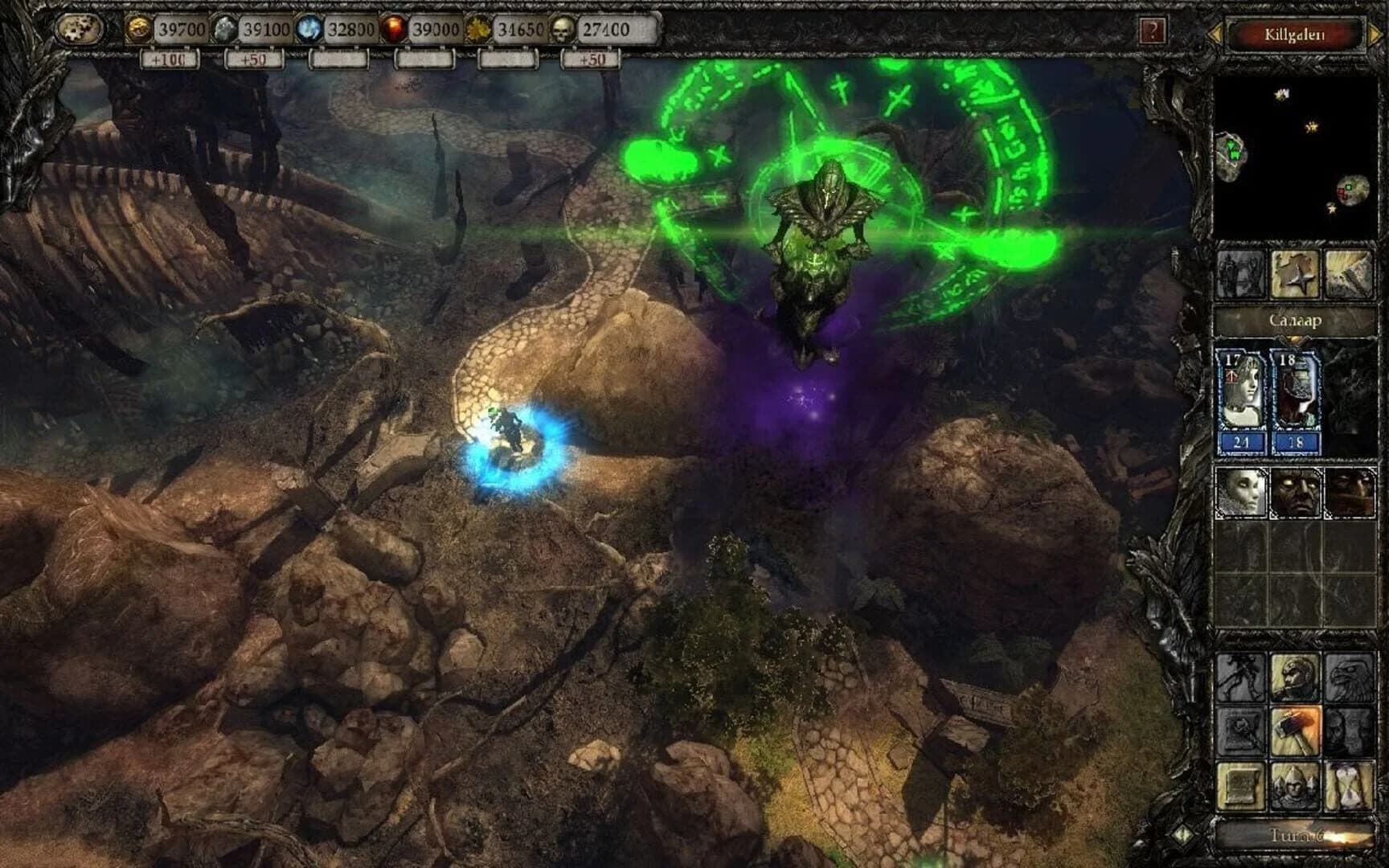1389x868 pixels.
Task: Click the Turn 6 bar
Action: point(1298,833)
